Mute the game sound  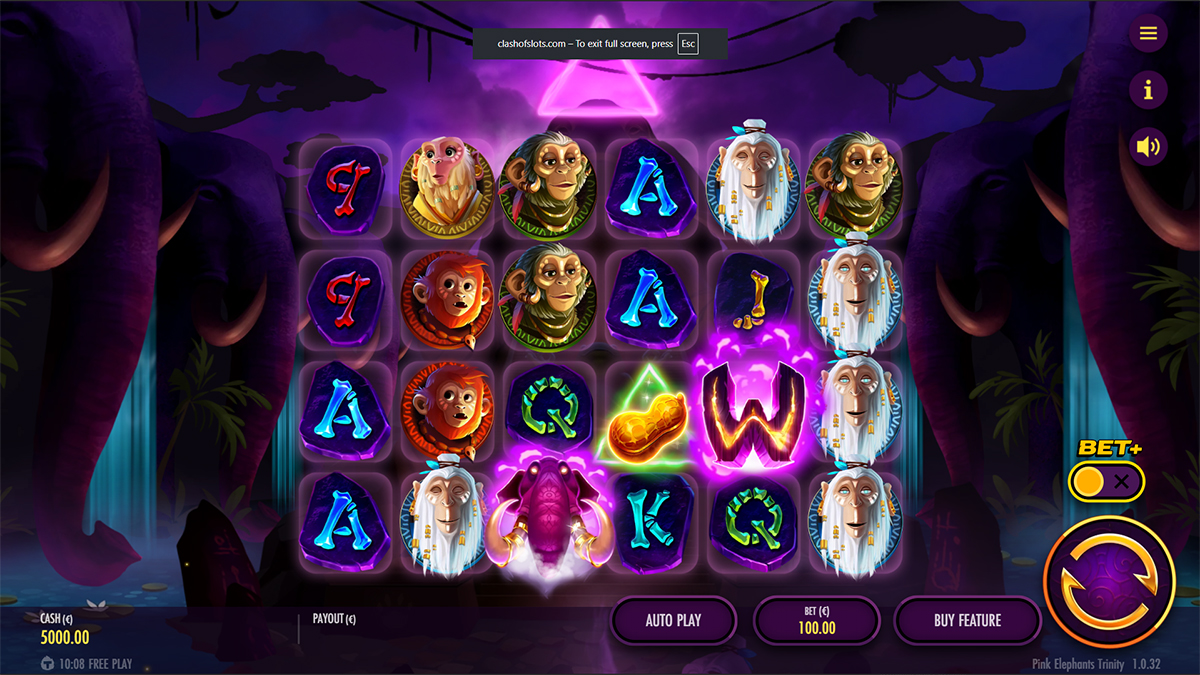pos(1148,148)
